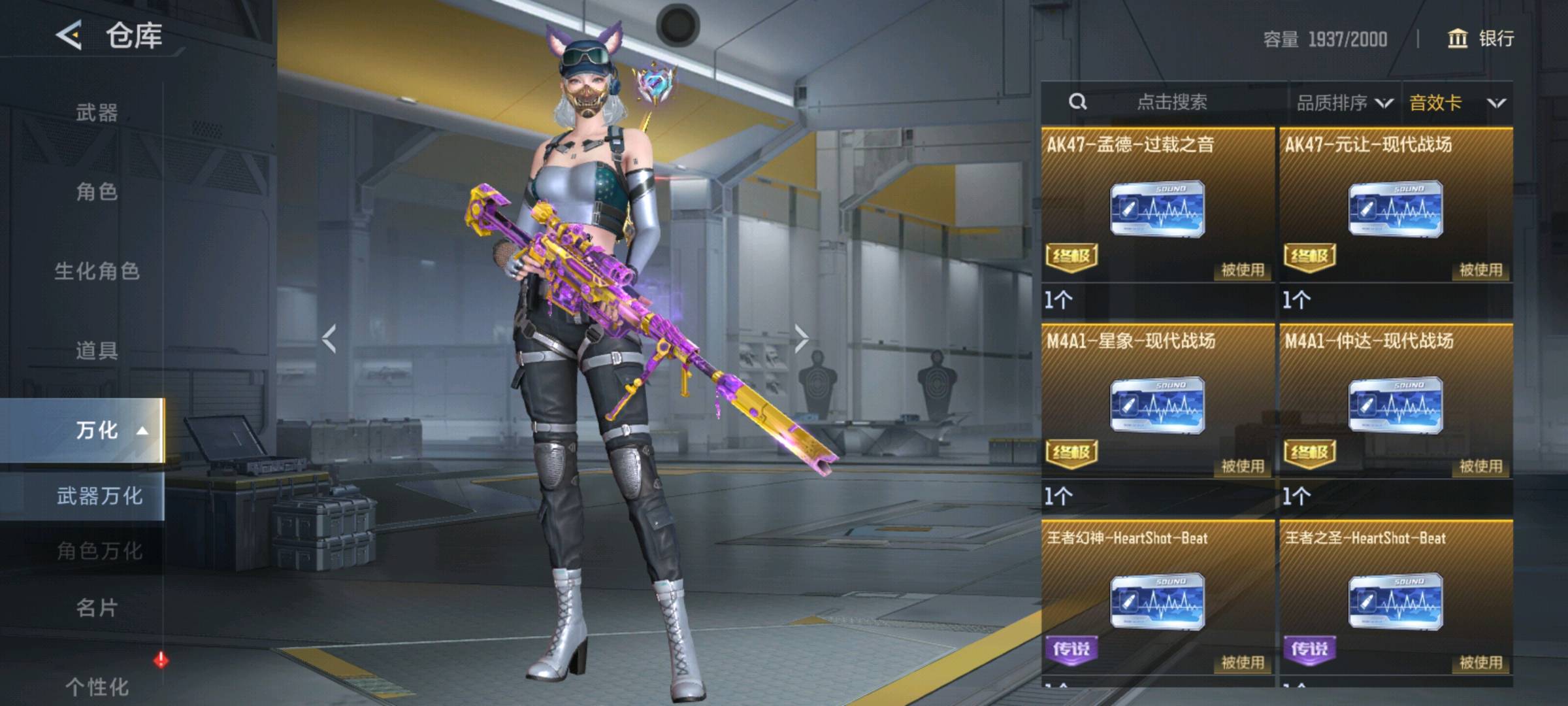Select the 生化角色 category
The height and width of the screenshot is (706, 1568).
(x=97, y=271)
